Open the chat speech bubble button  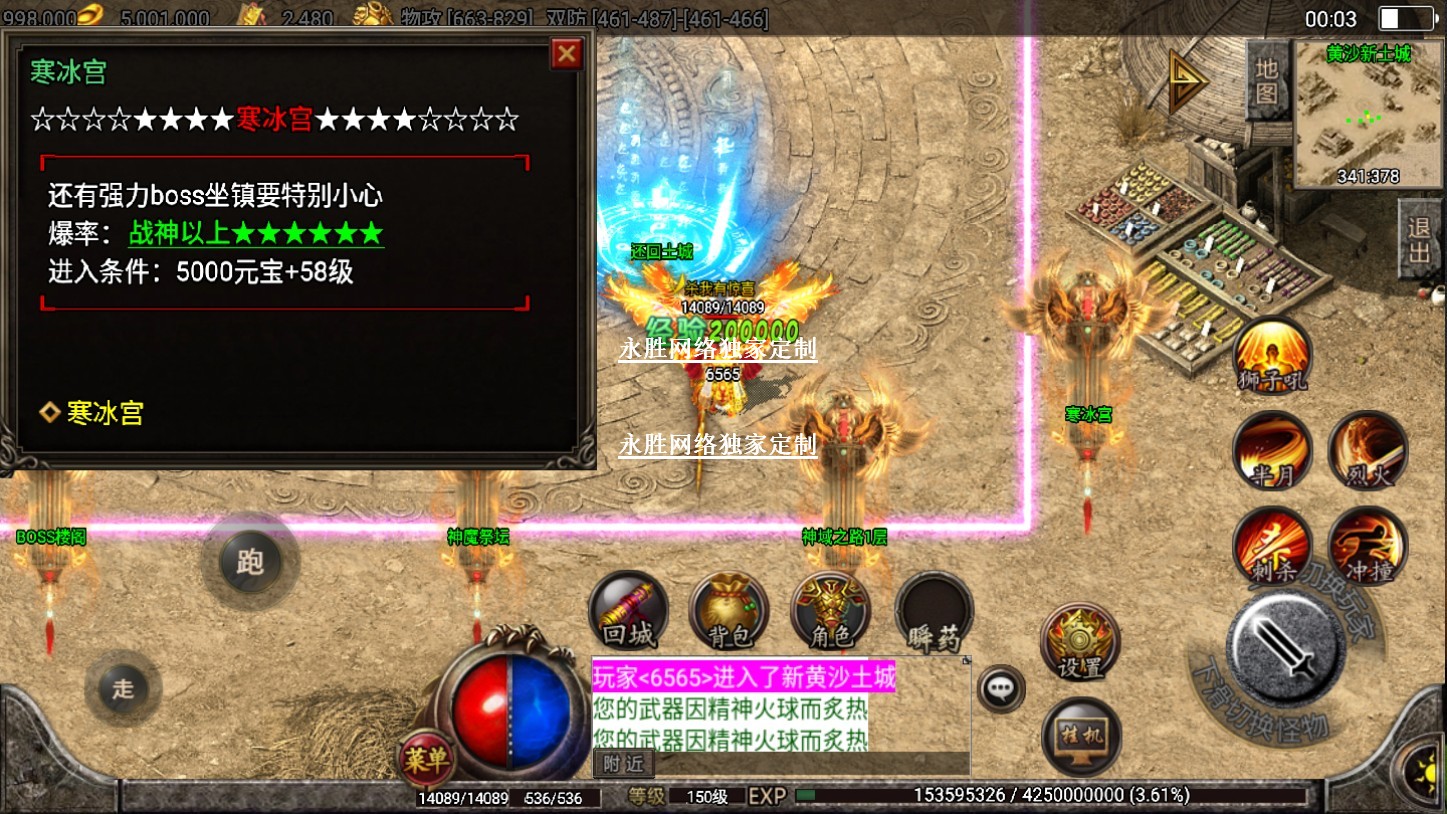coord(1000,688)
